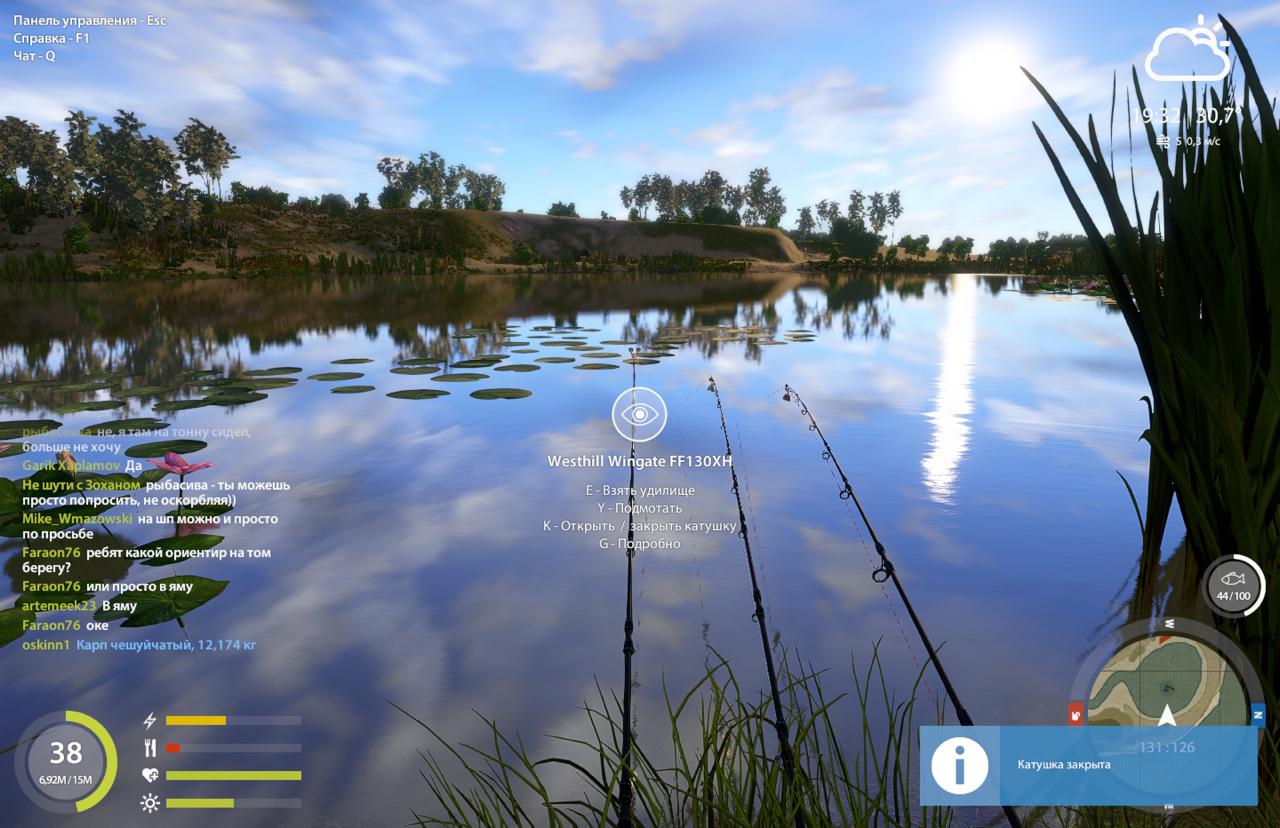This screenshot has width=1280, height=828.
Task: Click the lightning energy stat icon
Action: pos(150,718)
